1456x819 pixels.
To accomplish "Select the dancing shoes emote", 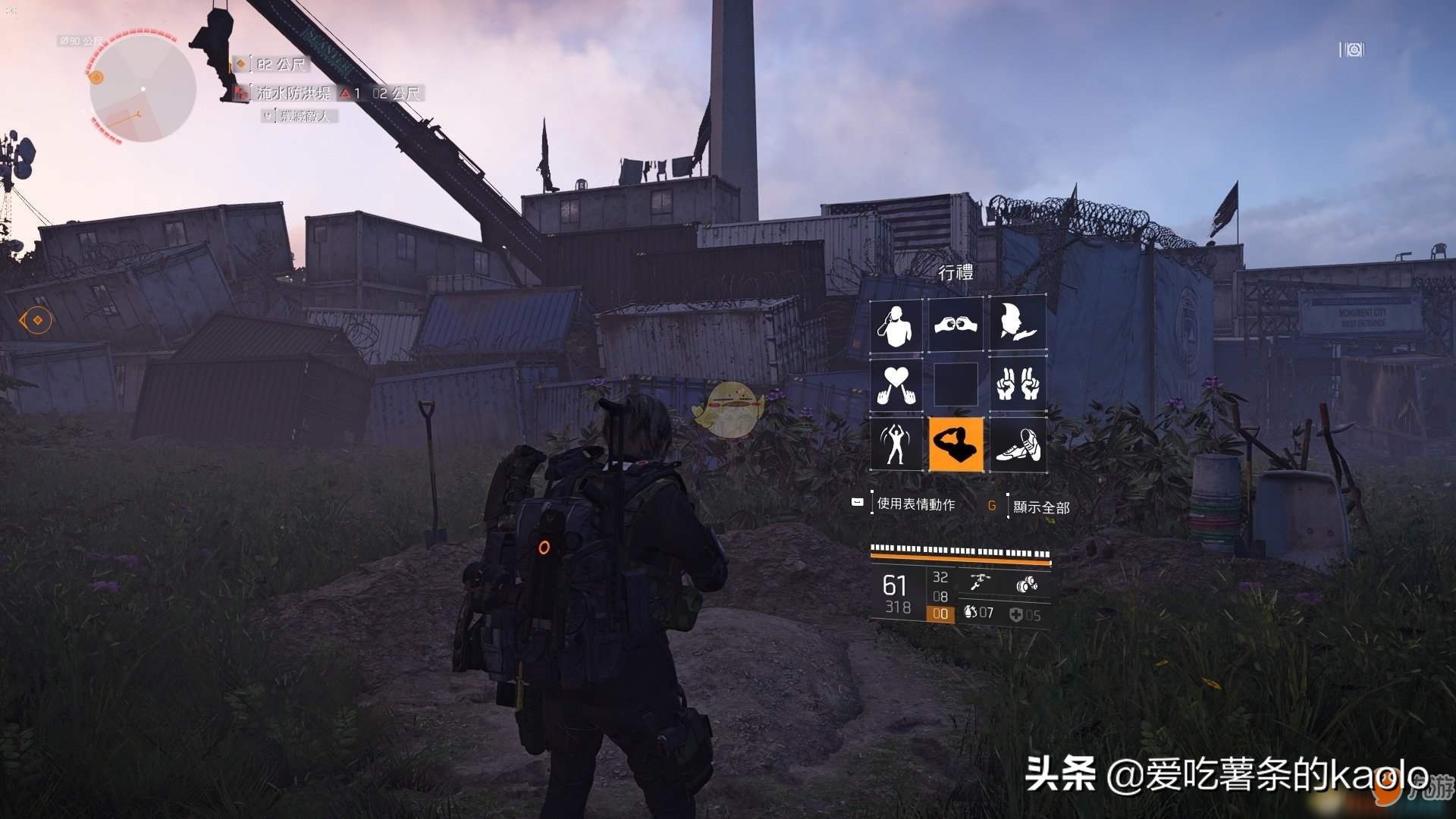I will [1017, 444].
